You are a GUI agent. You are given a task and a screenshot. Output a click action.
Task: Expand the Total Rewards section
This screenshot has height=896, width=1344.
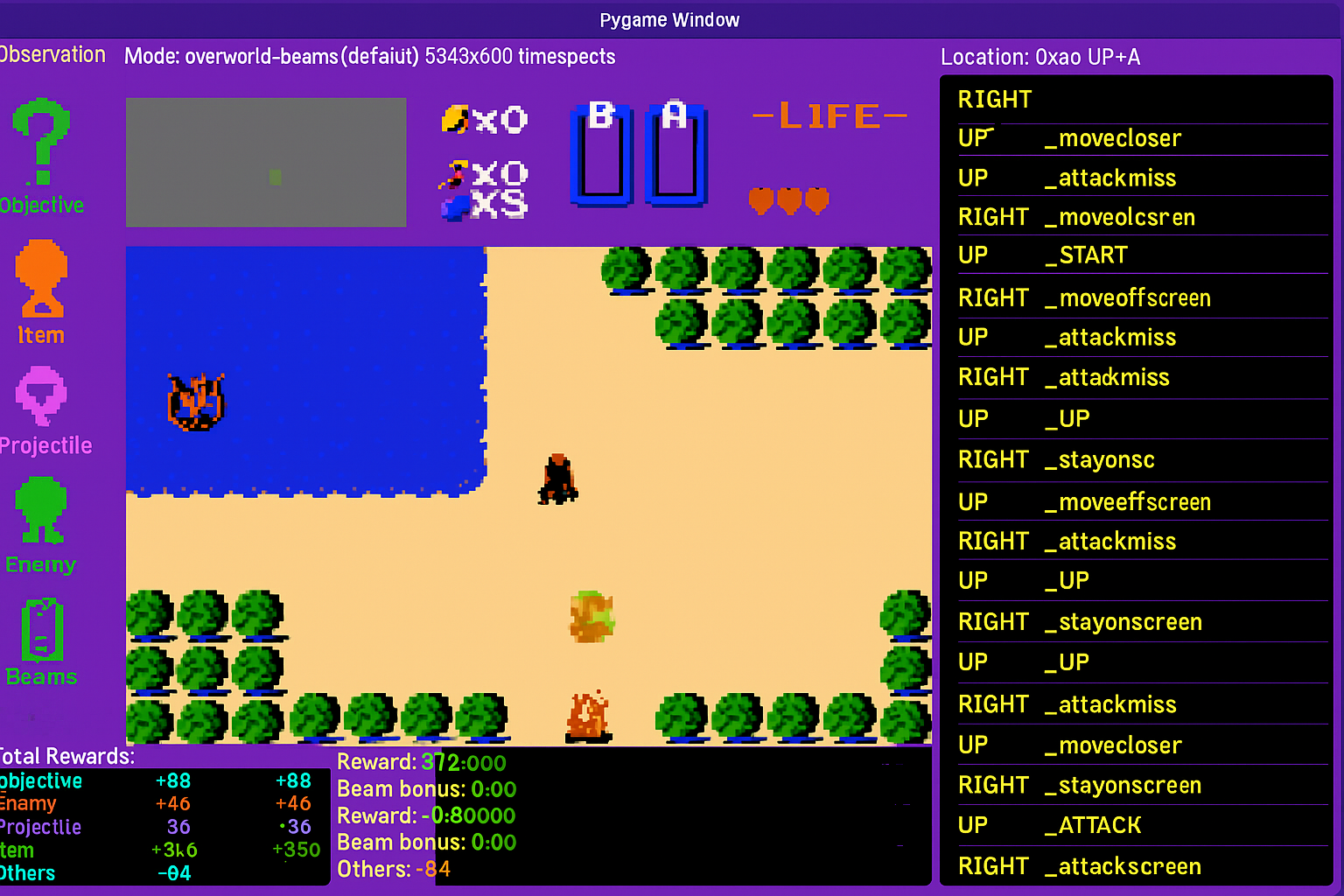(x=66, y=756)
